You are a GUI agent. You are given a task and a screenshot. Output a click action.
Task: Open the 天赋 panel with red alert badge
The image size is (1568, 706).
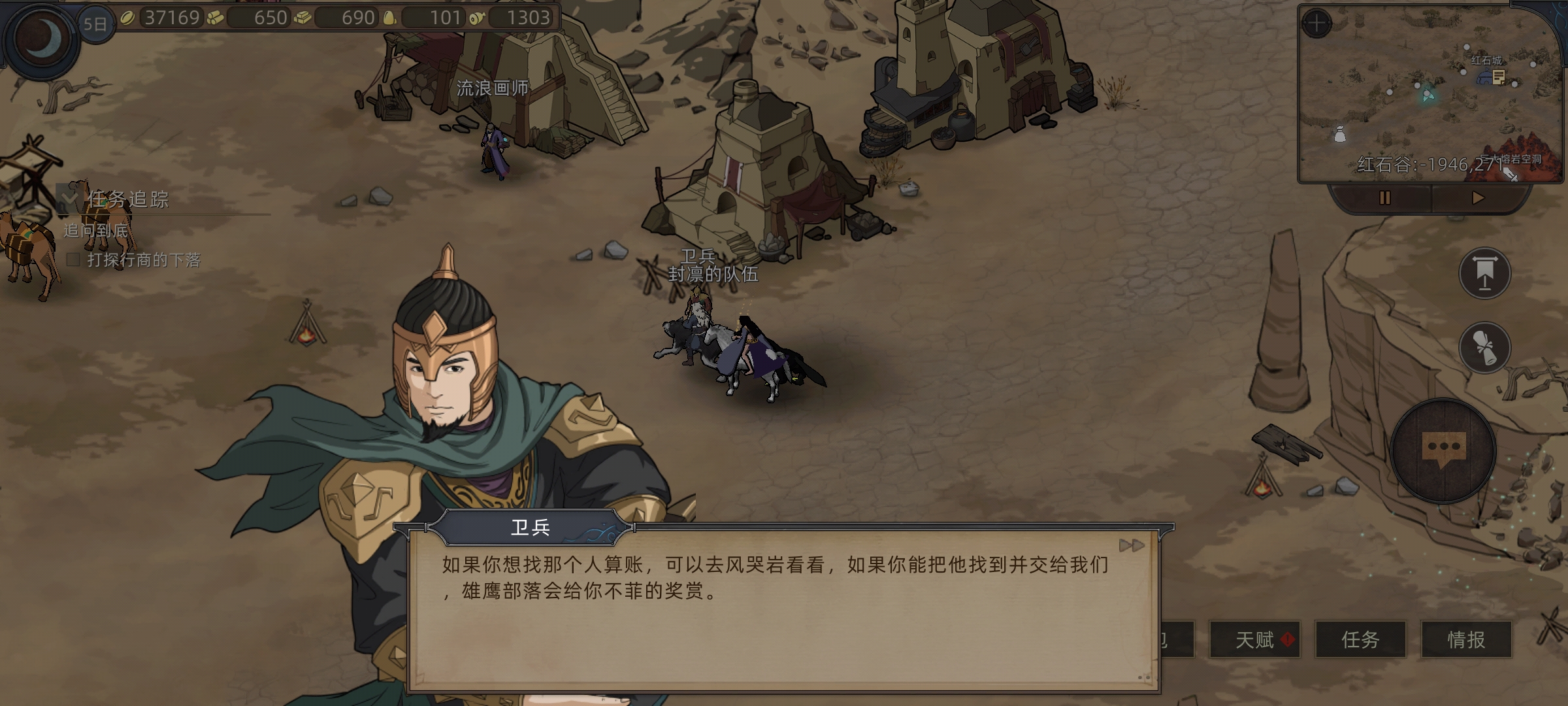pos(1255,641)
